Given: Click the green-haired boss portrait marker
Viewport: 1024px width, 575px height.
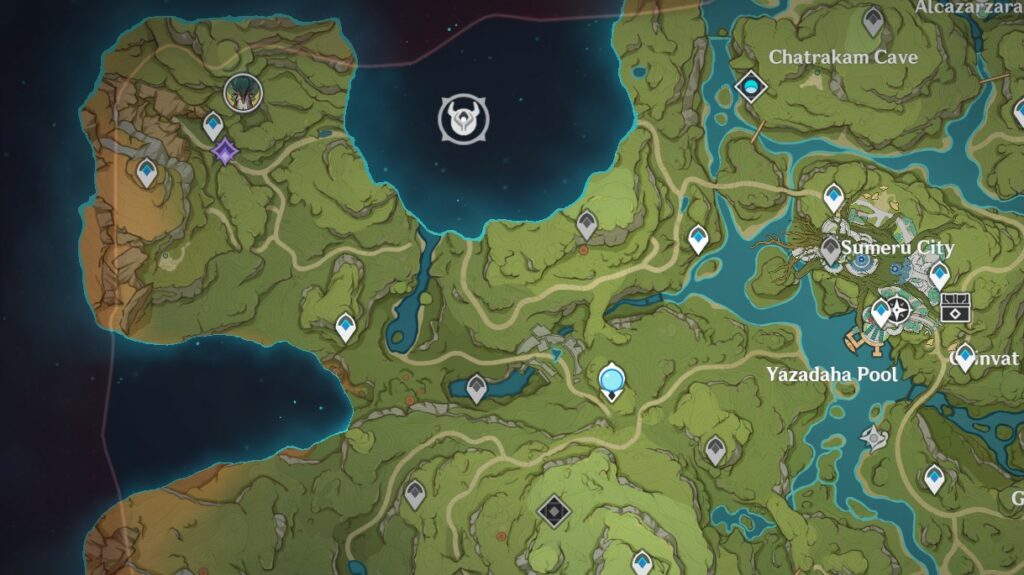Looking at the screenshot, I should (x=241, y=93).
